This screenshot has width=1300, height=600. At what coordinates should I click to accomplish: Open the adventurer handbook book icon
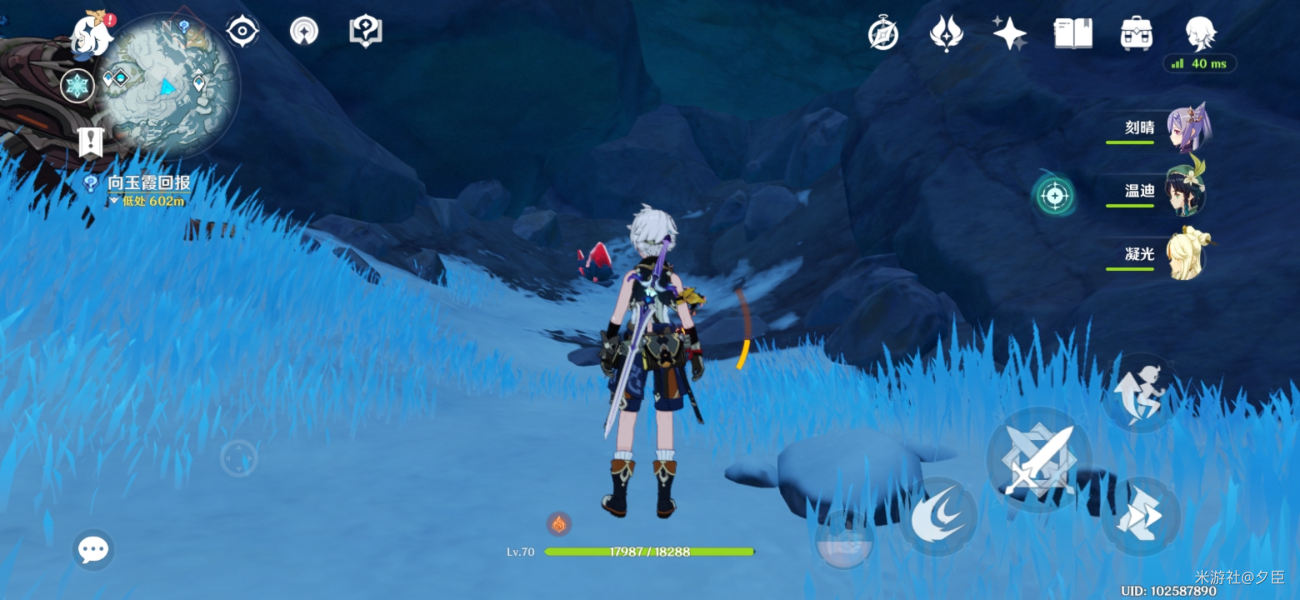(x=1072, y=33)
